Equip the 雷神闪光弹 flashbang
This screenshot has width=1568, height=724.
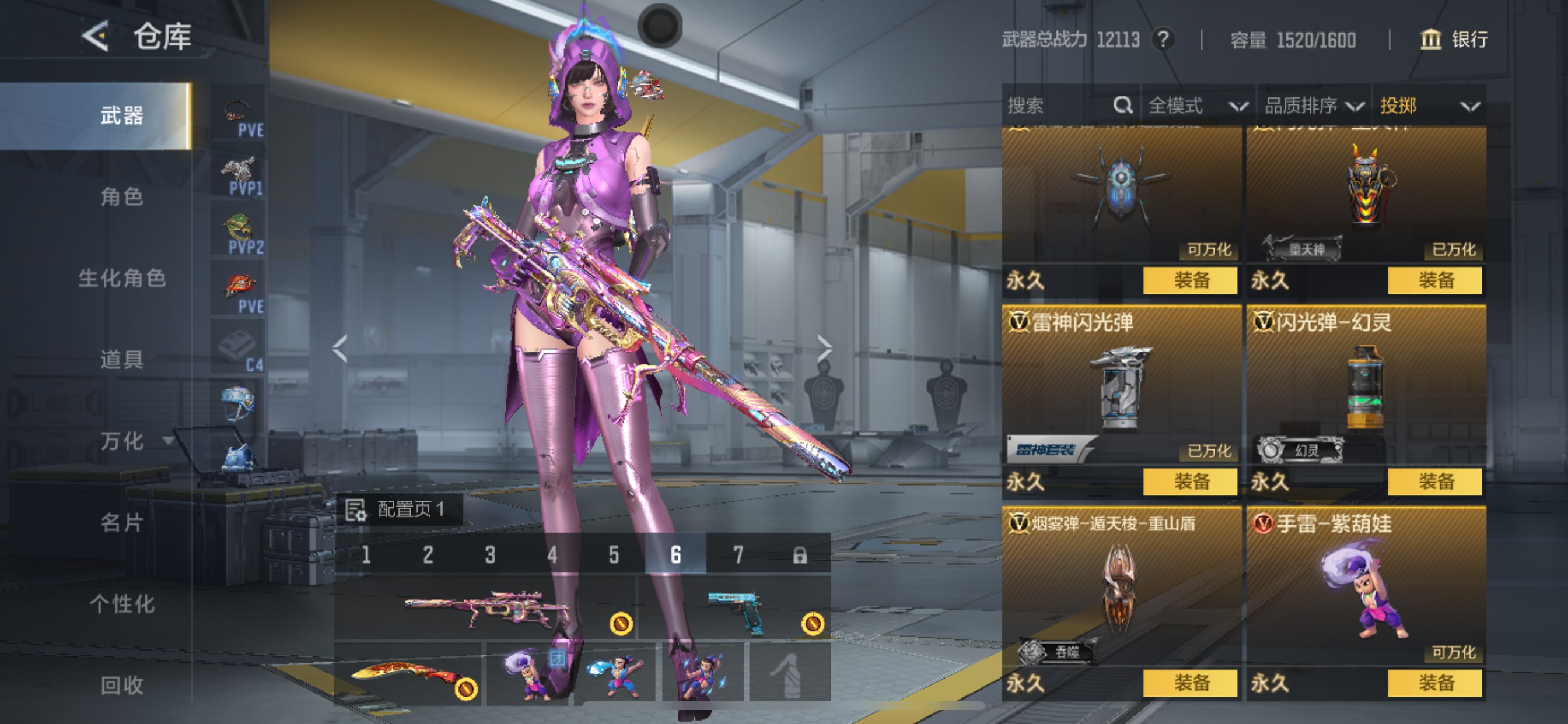pyautogui.click(x=1190, y=482)
